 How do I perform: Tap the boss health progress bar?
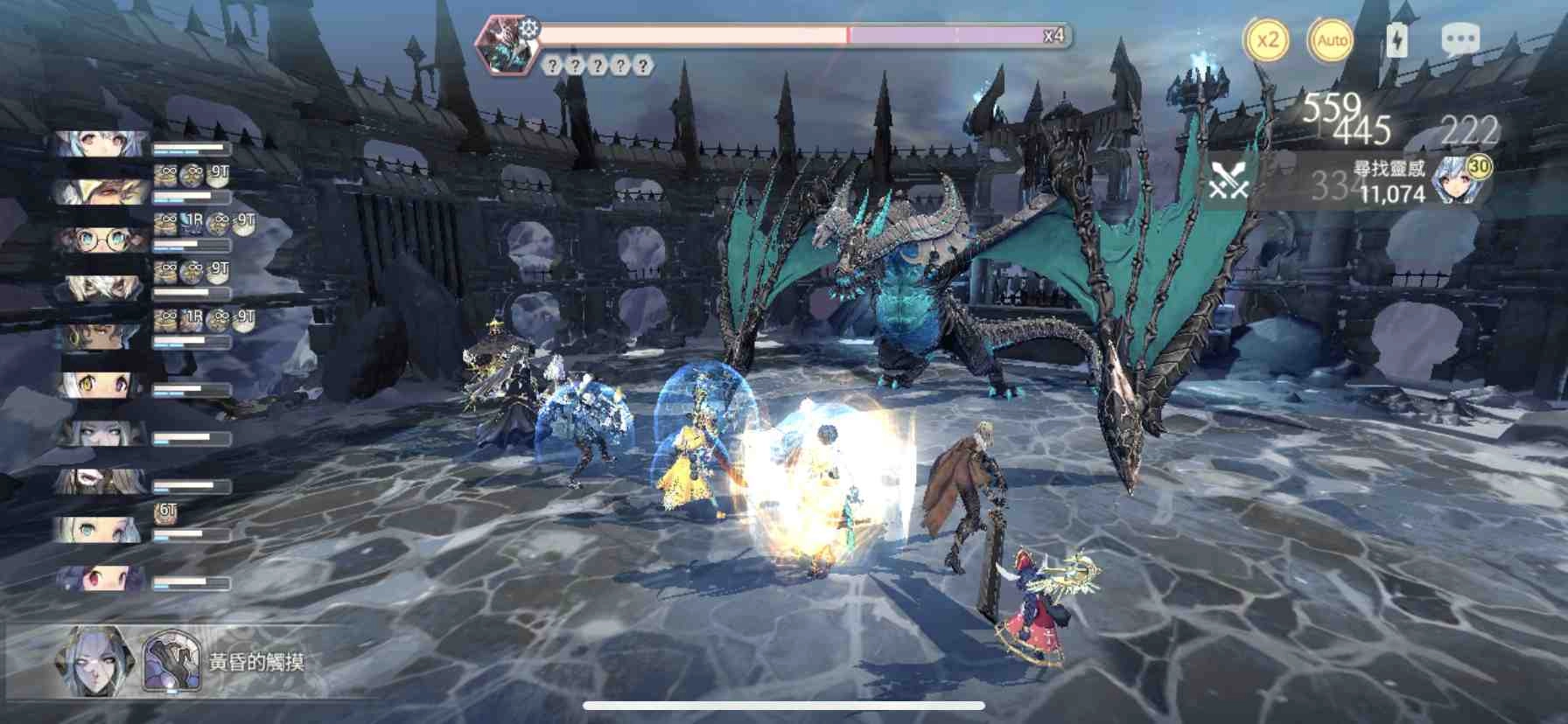[787, 33]
